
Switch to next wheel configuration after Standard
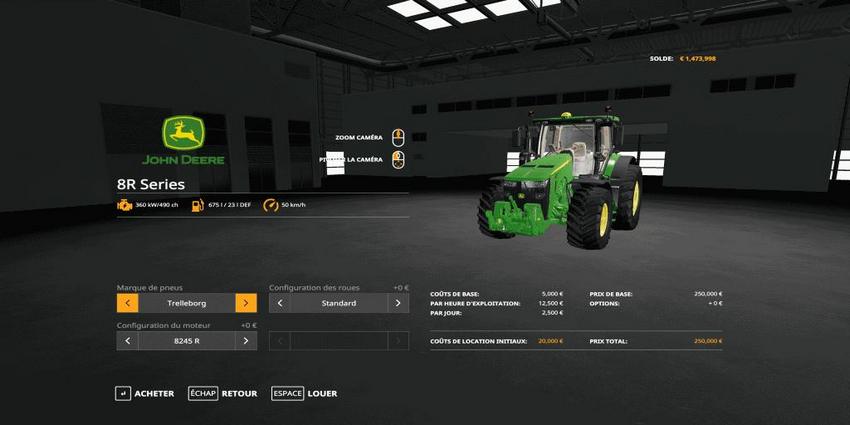coord(398,303)
